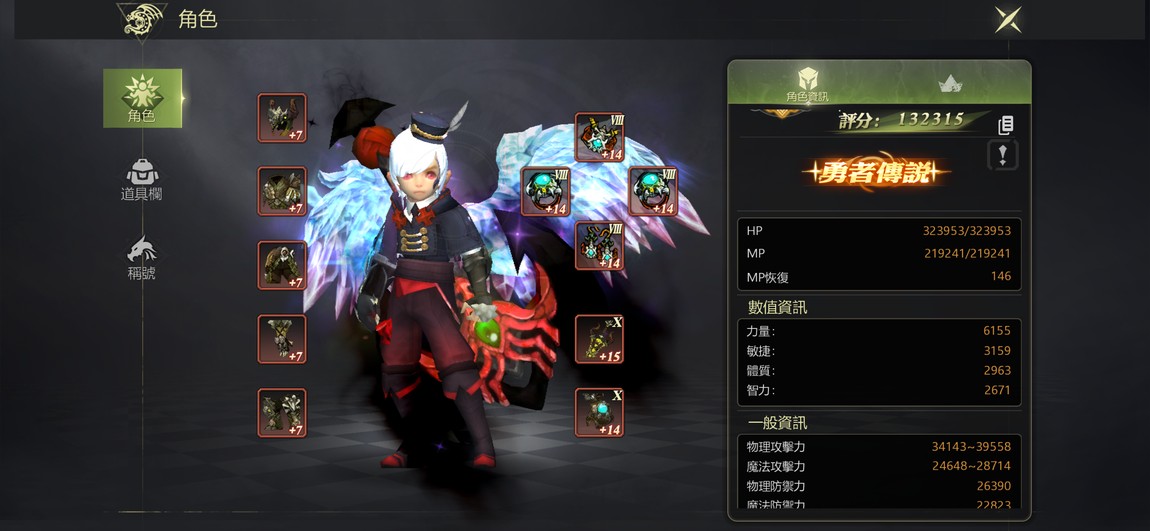The image size is (1150, 531).
Task: Close the character screen
Action: point(1007,19)
